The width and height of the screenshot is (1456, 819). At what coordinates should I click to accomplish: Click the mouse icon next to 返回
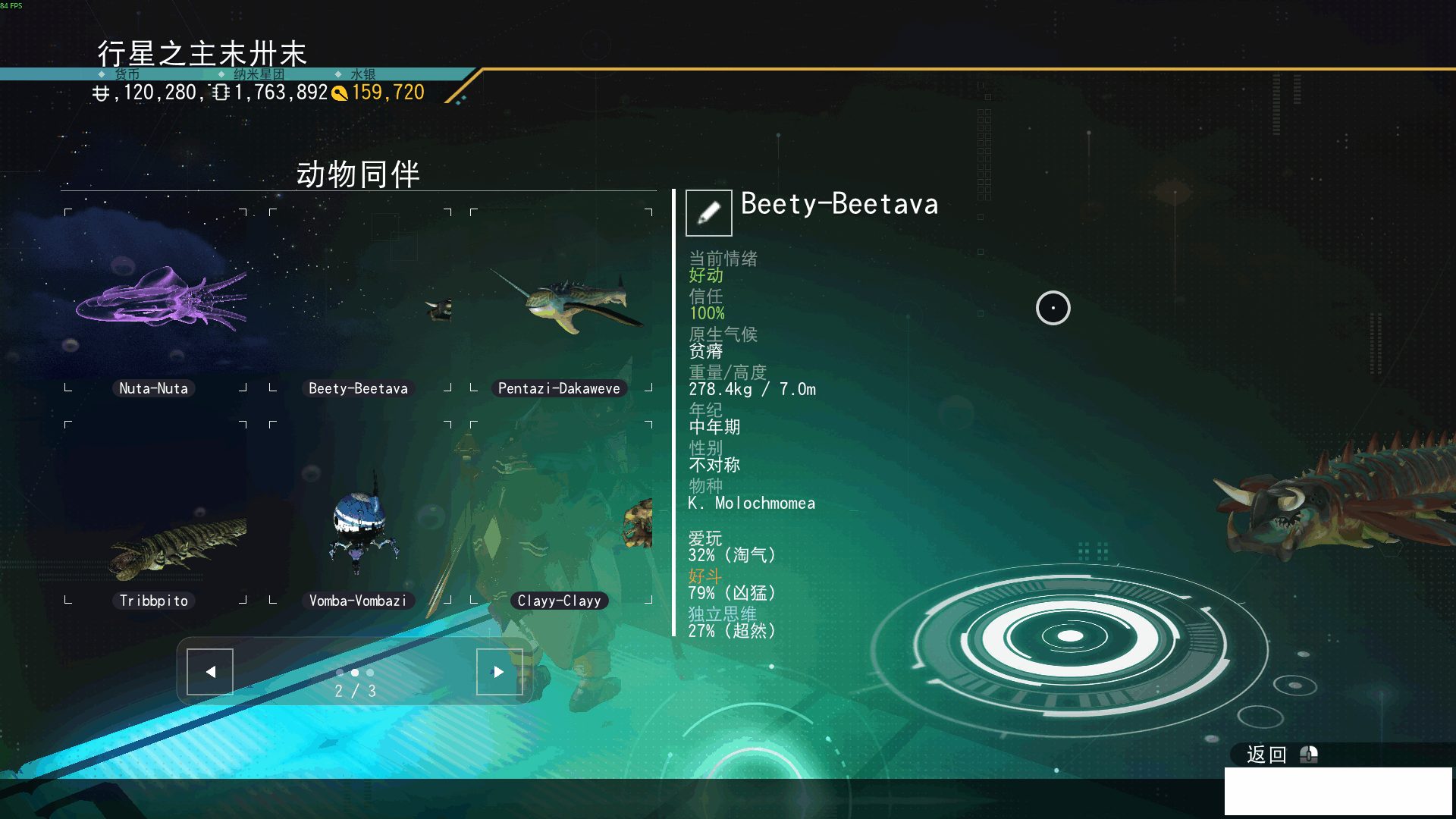click(1307, 755)
